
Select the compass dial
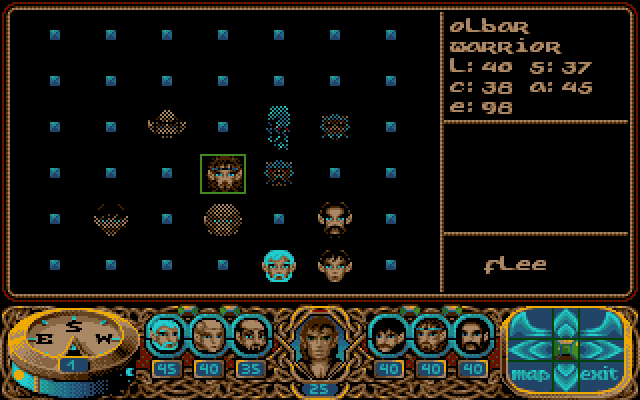pyautogui.click(x=70, y=337)
